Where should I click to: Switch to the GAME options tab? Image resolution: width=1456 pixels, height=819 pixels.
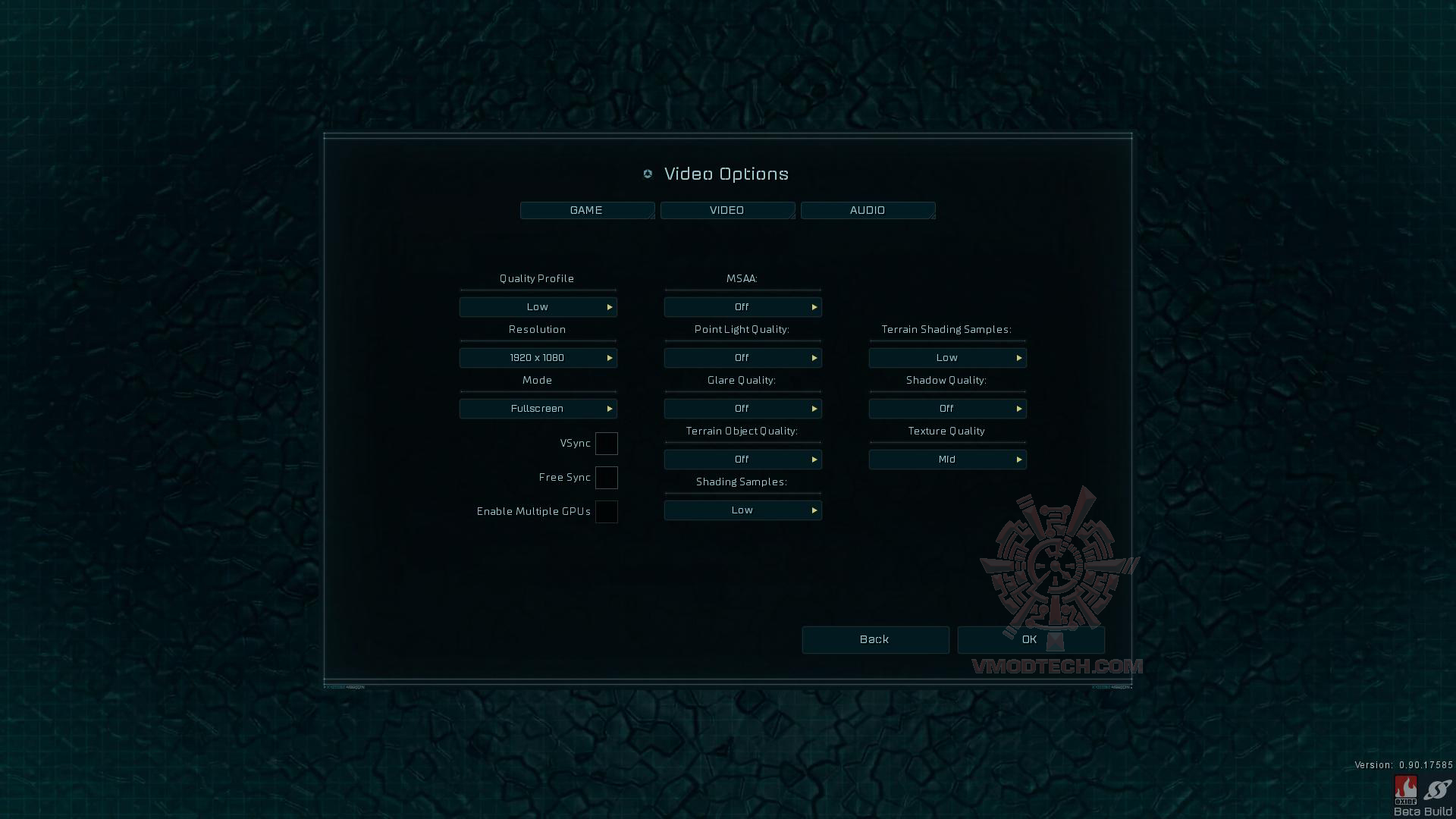coord(587,210)
